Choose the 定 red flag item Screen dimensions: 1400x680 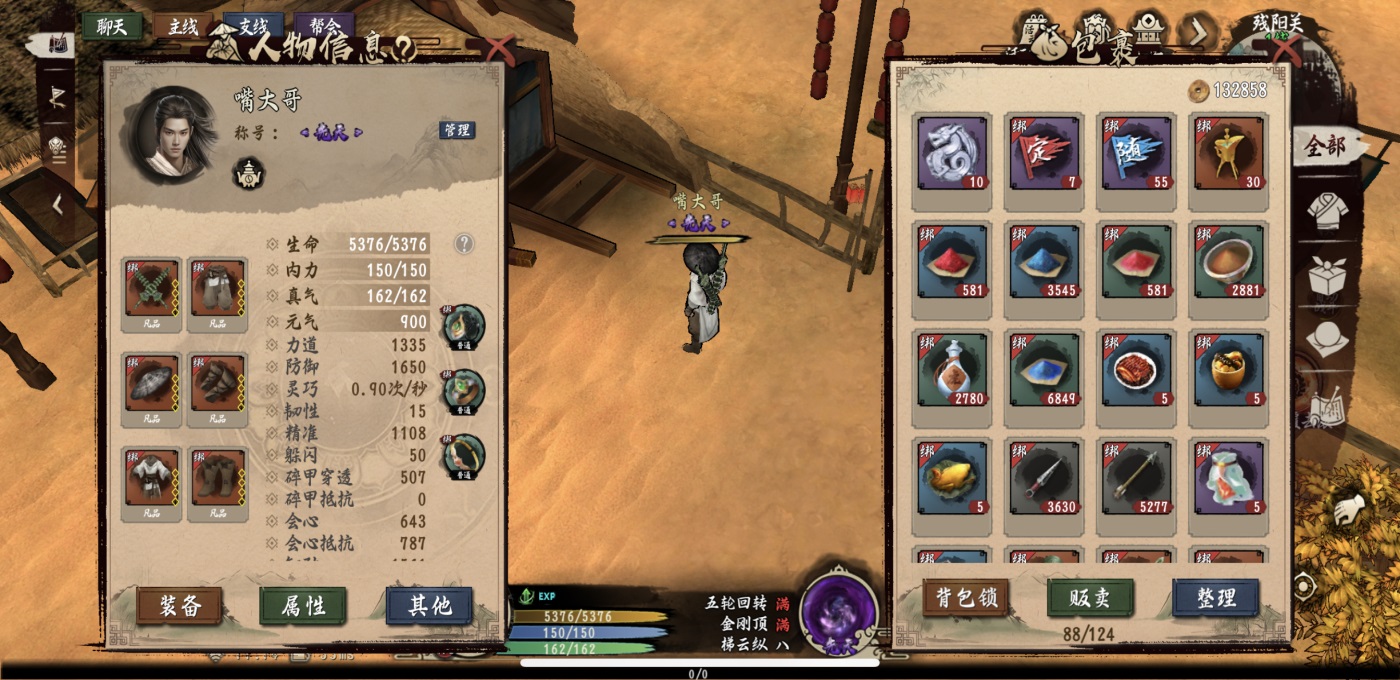(x=1044, y=153)
